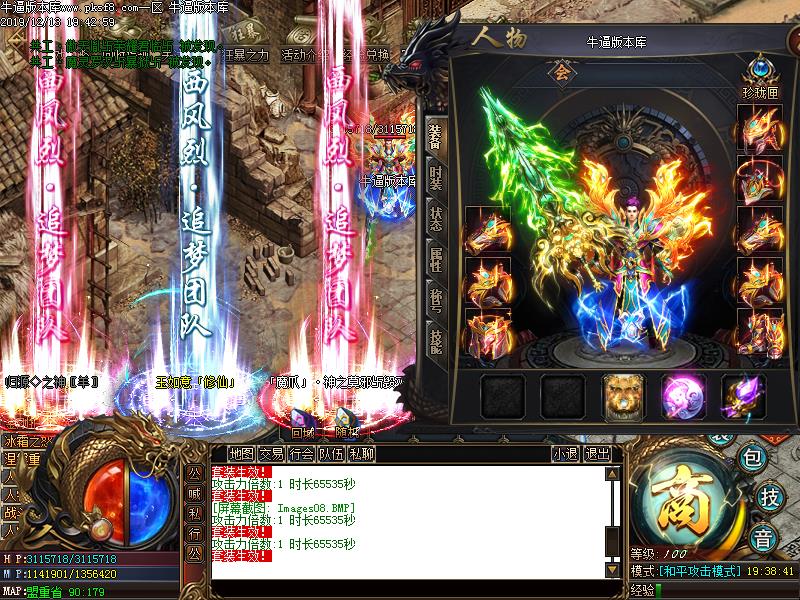Switch to the 称号 title tab
This screenshot has height=600, width=800.
[x=435, y=301]
